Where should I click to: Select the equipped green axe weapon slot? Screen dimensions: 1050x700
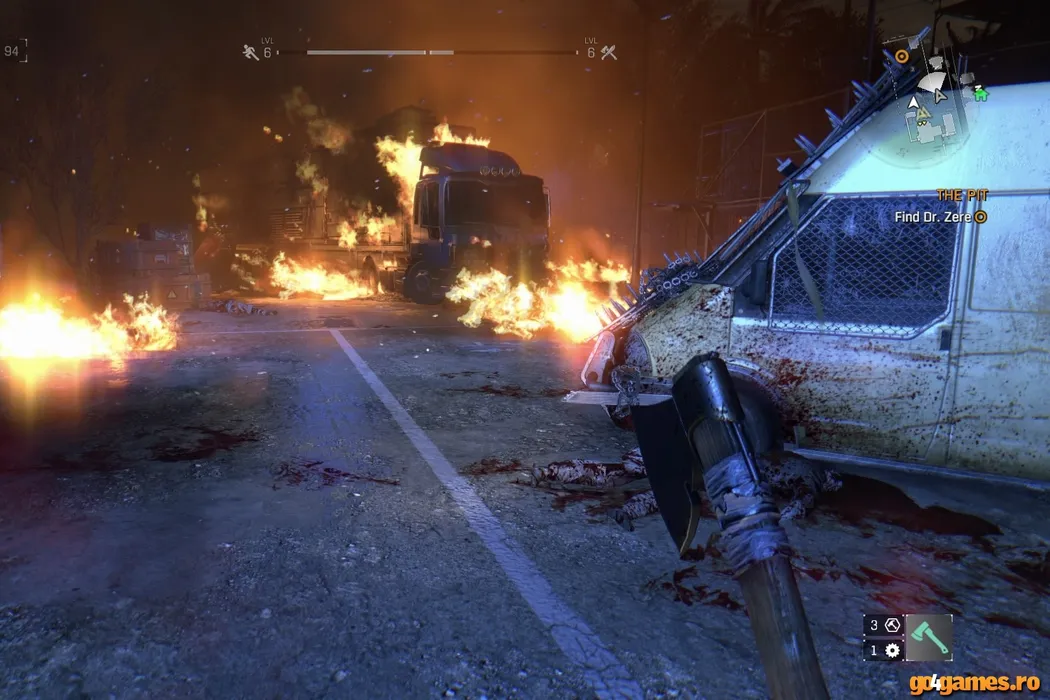pyautogui.click(x=928, y=637)
